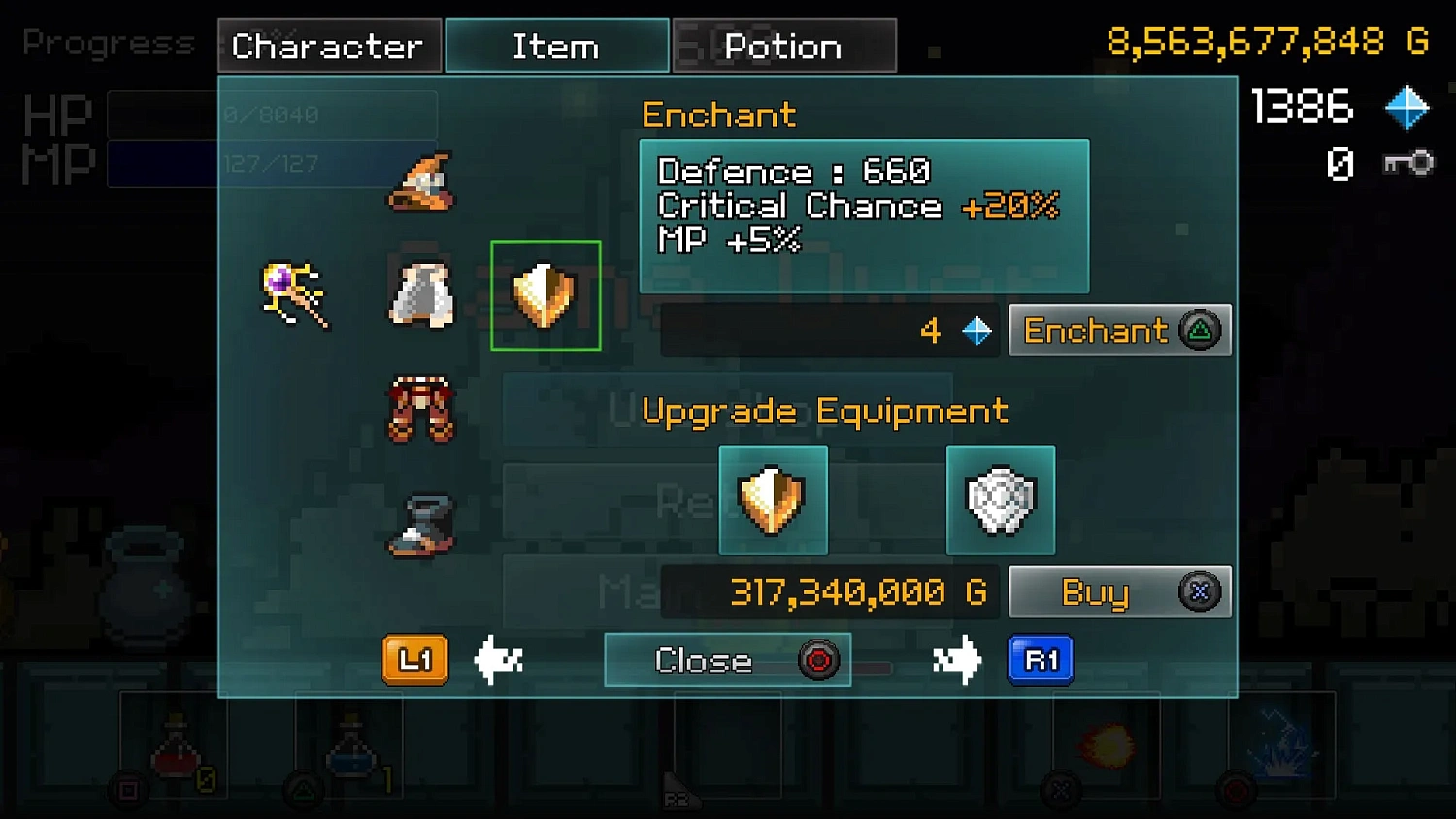The height and width of the screenshot is (819, 1456).
Task: Open the Potion tab
Action: (784, 45)
